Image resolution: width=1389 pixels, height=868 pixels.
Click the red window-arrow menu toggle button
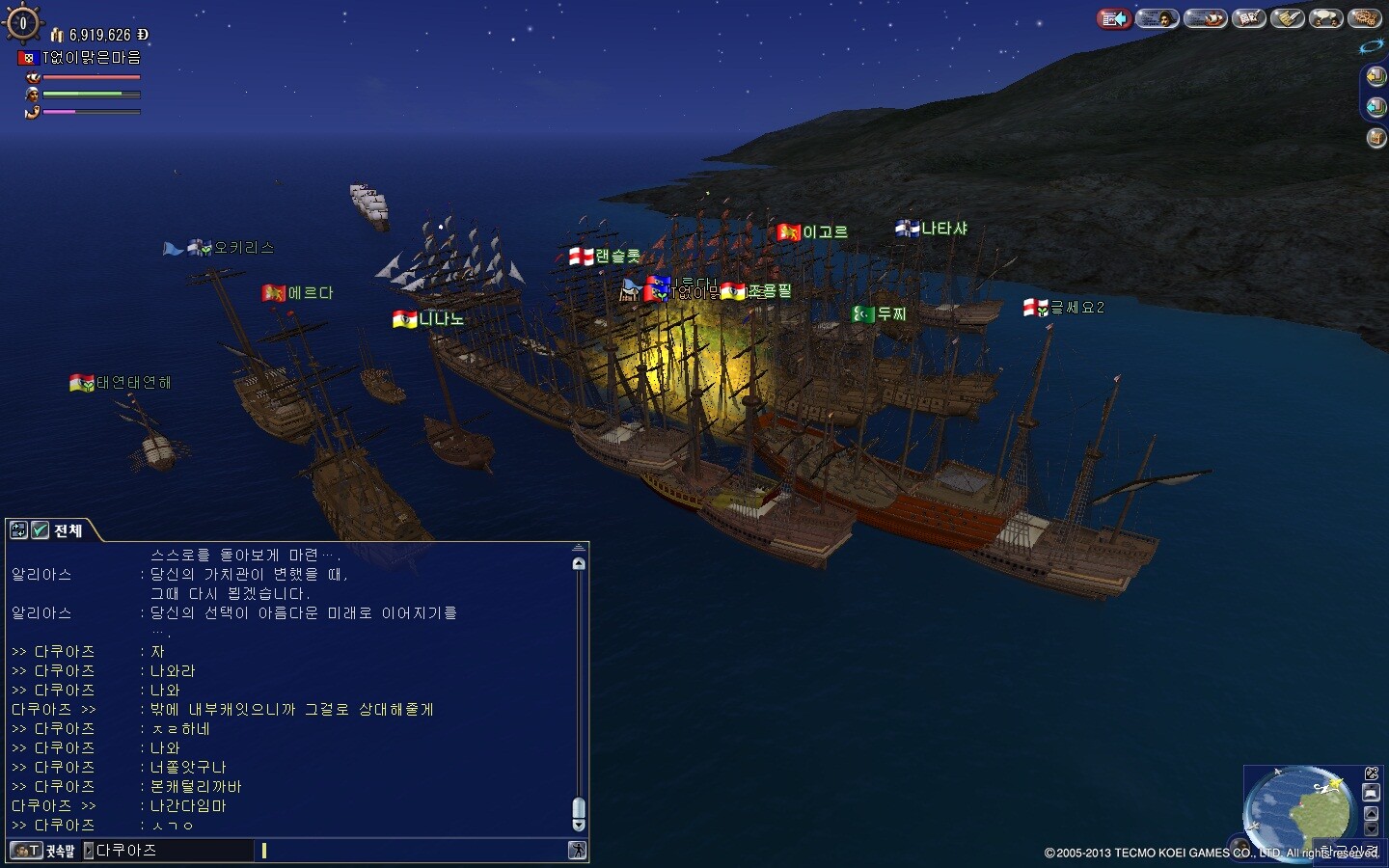point(1114,18)
